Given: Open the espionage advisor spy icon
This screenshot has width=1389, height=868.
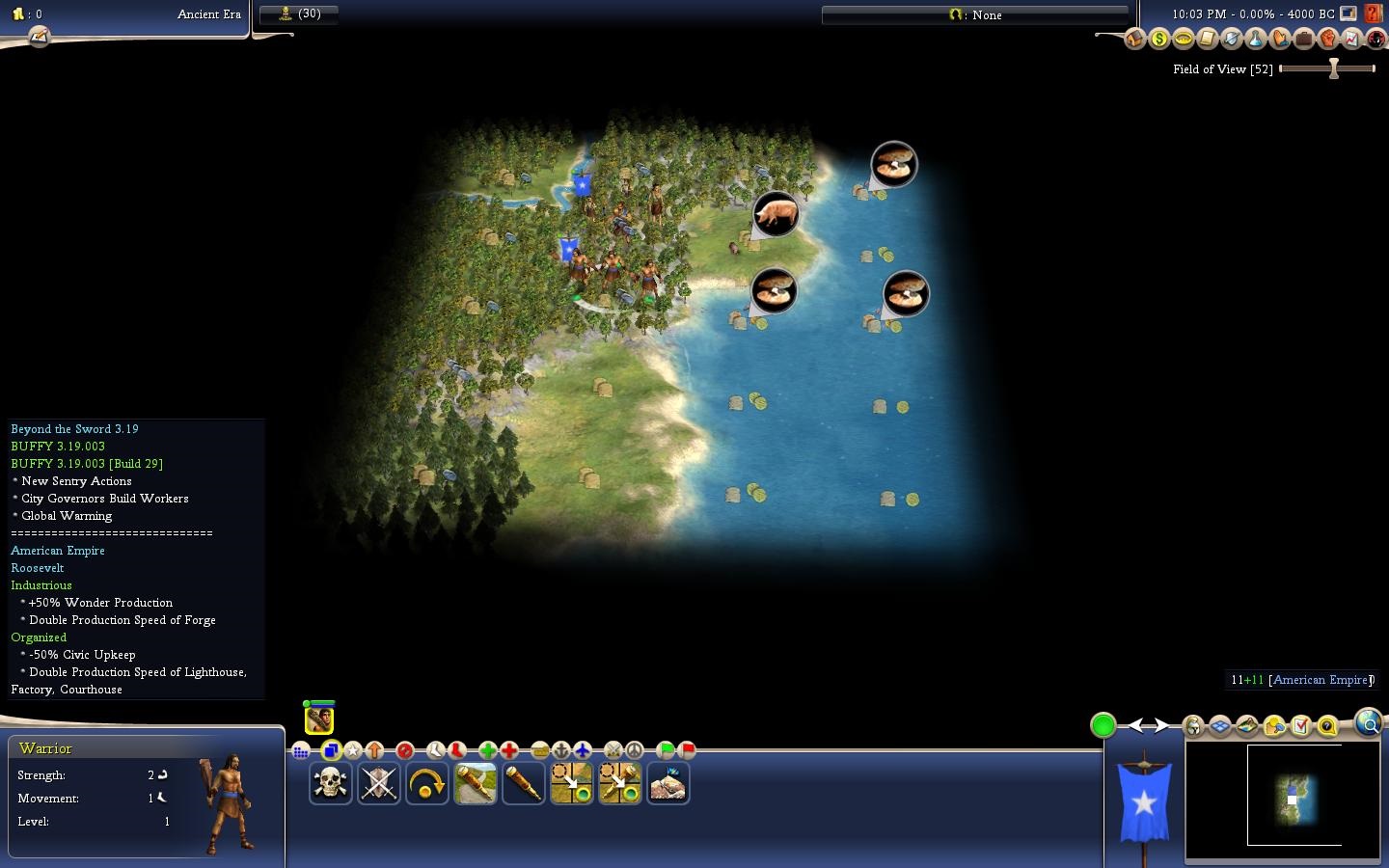Looking at the screenshot, I should tap(1375, 39).
